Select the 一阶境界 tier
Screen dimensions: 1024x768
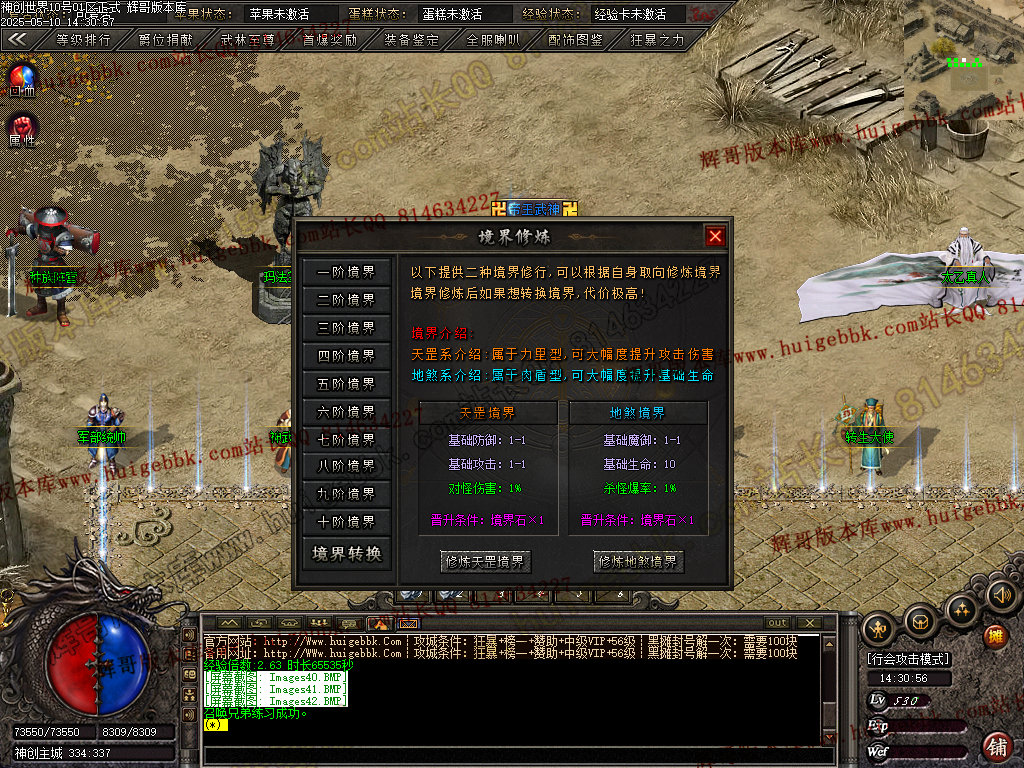pyautogui.click(x=346, y=272)
